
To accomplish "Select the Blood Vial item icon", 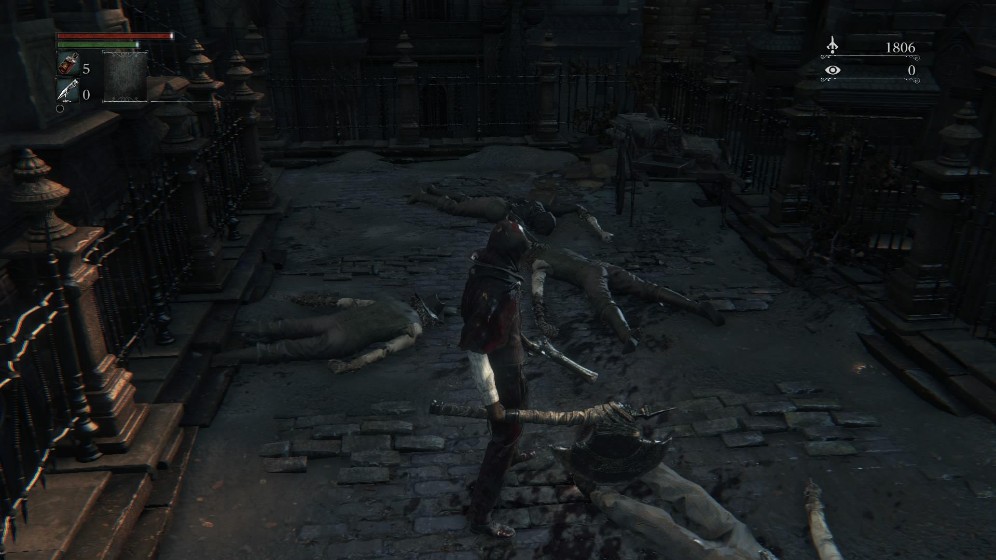I will (x=67, y=66).
